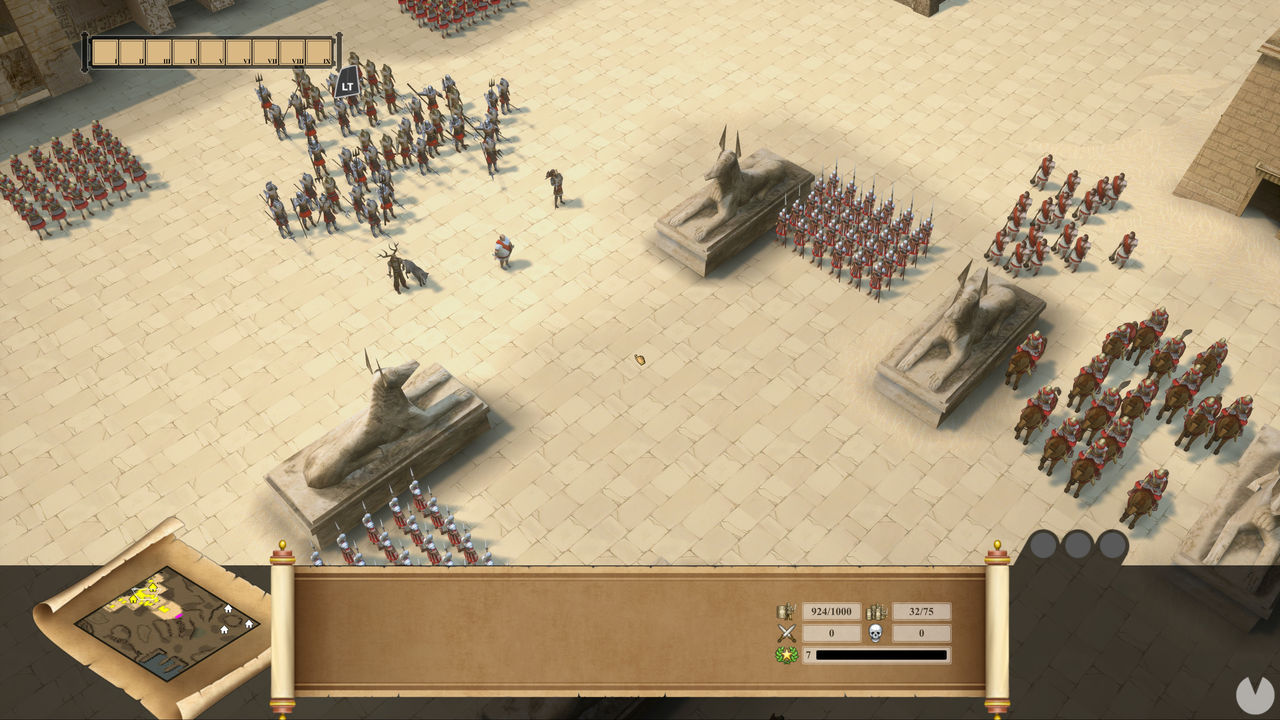
Task: Select troop group slot IX
Action: point(320,51)
